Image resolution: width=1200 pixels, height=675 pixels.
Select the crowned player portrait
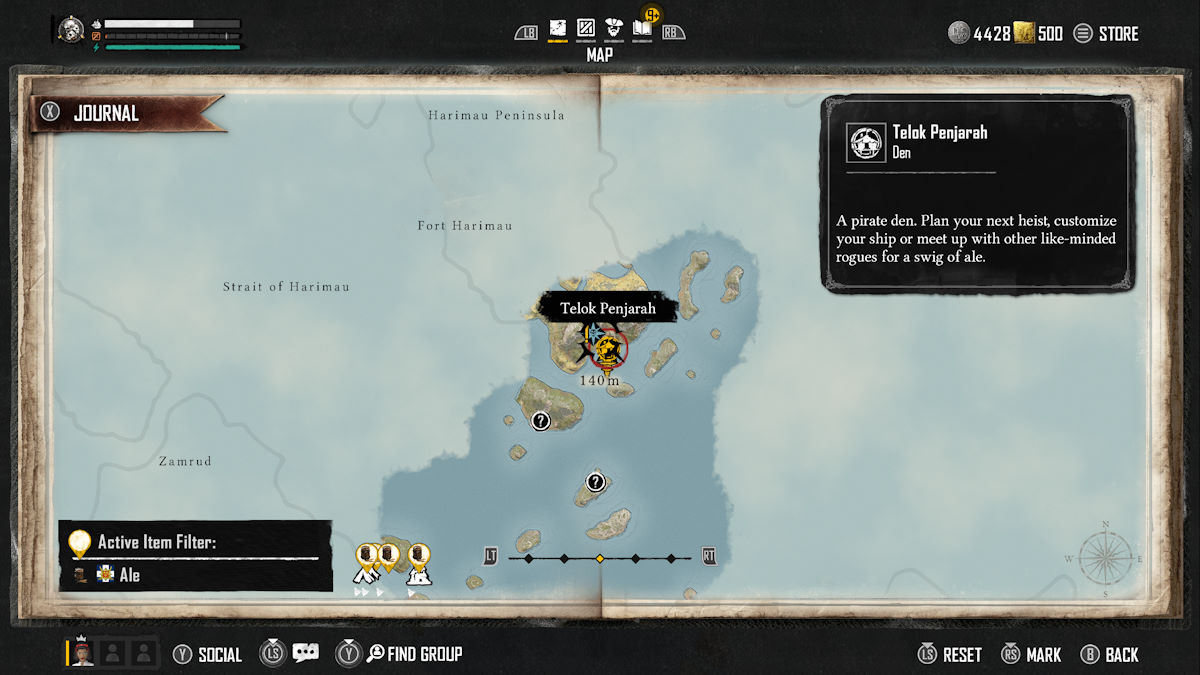(83, 653)
